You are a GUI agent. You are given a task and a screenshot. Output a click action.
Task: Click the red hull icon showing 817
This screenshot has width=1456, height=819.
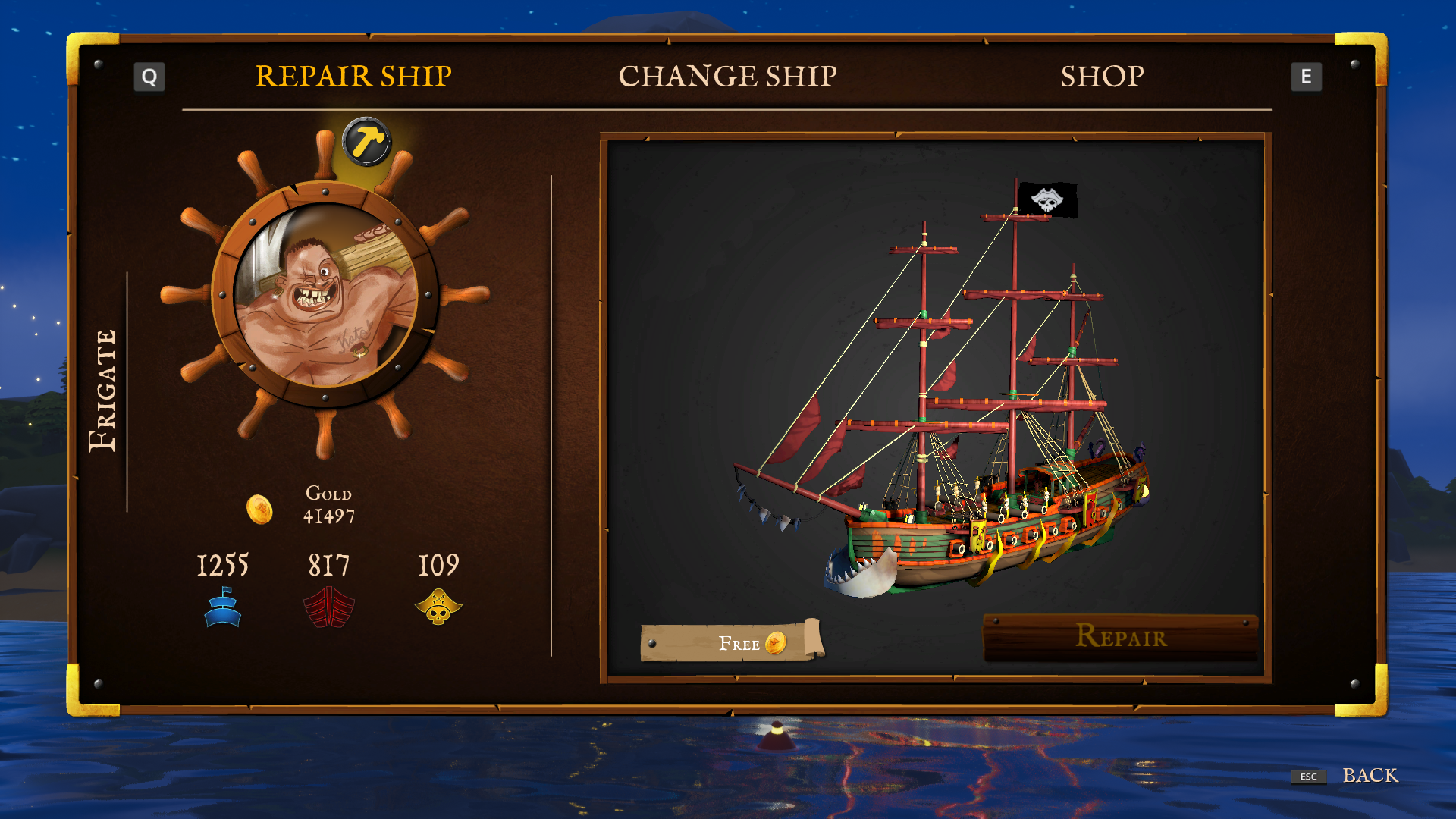[329, 607]
